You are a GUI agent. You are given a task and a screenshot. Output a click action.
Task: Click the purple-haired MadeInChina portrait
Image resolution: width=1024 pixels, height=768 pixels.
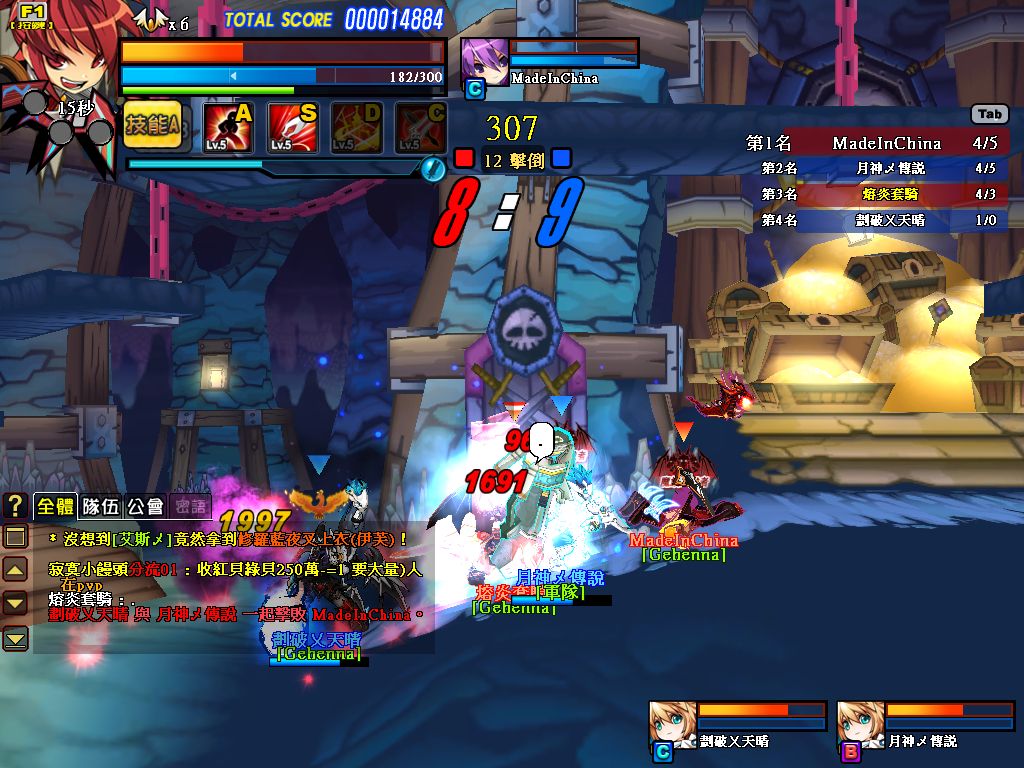point(484,61)
